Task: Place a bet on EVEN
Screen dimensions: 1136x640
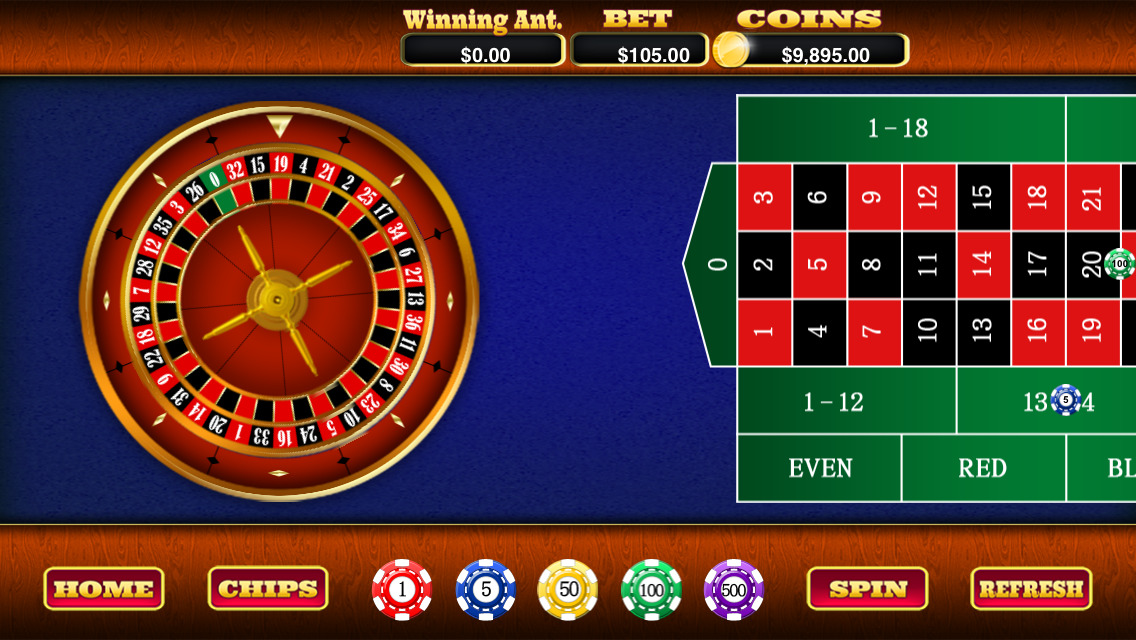Action: 820,468
